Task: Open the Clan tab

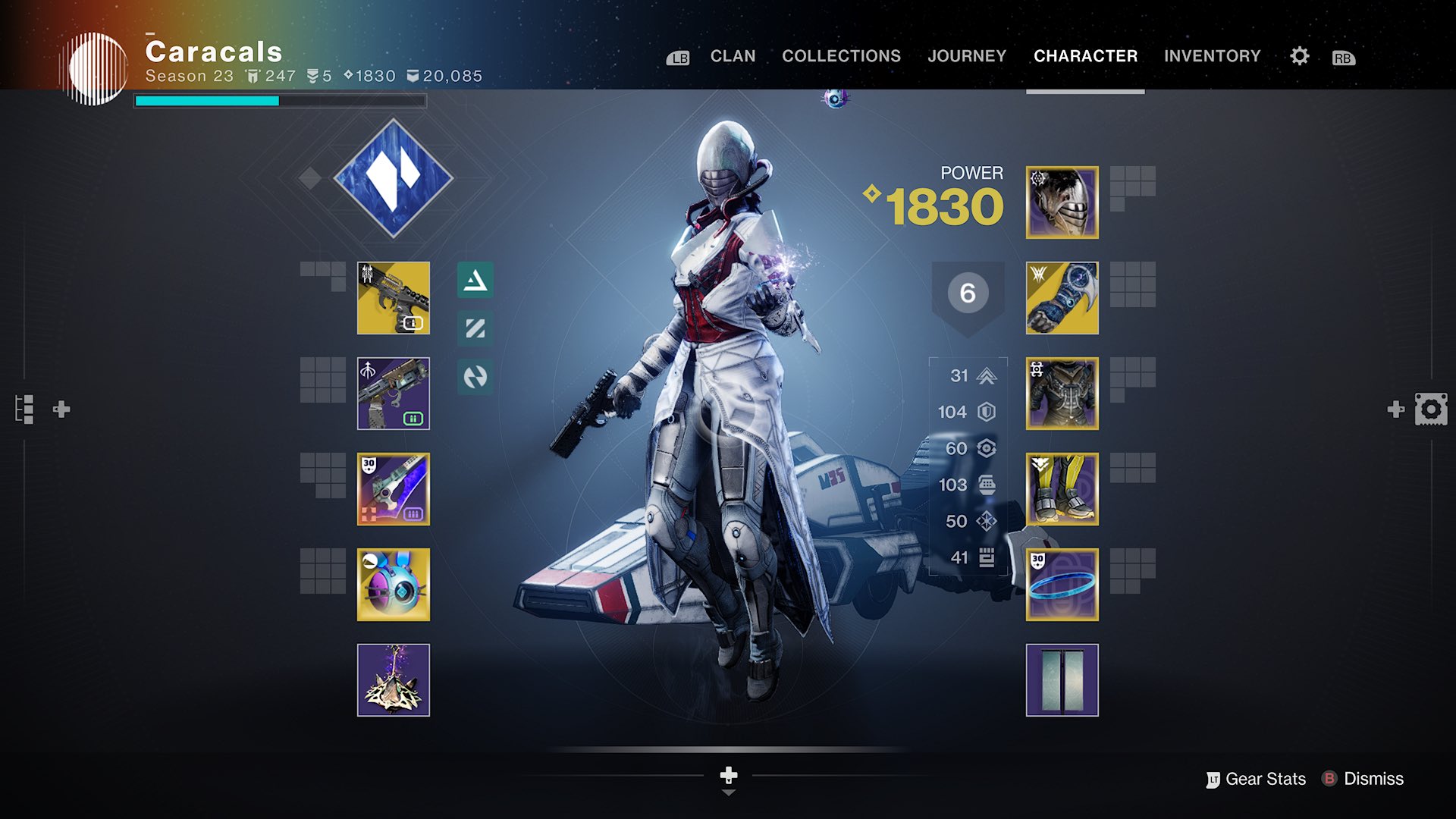Action: pos(733,56)
